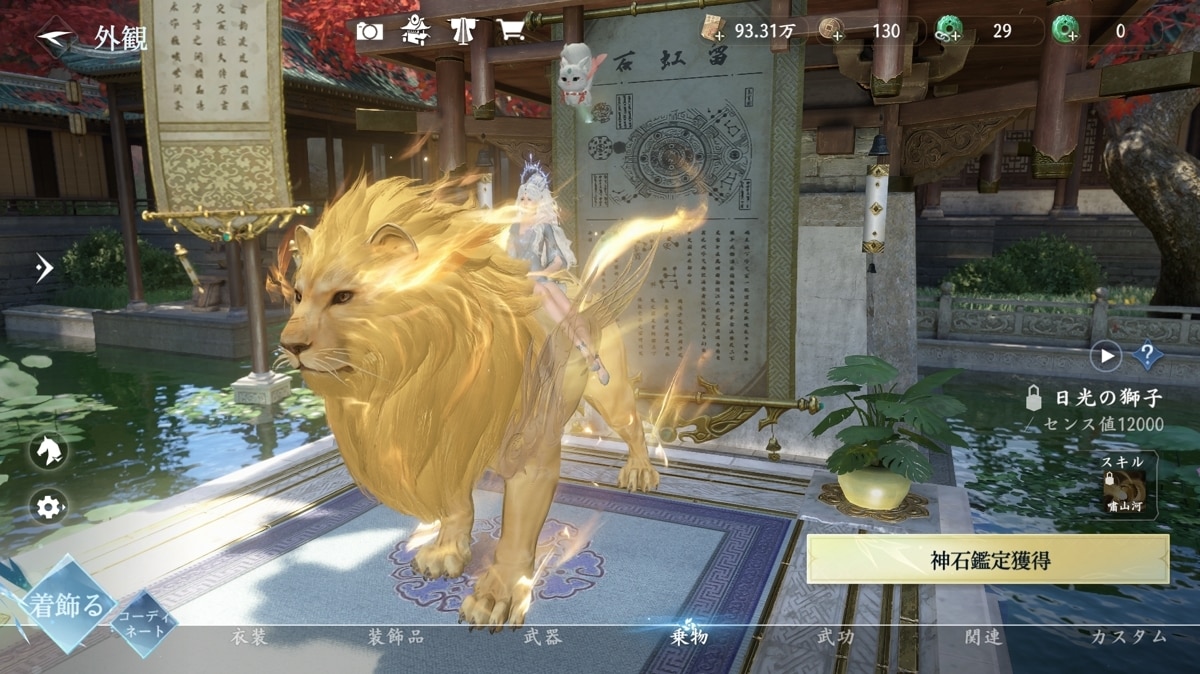Viewport: 1200px width, 674px height.
Task: Expand the left side panel arrow
Action: point(44,267)
